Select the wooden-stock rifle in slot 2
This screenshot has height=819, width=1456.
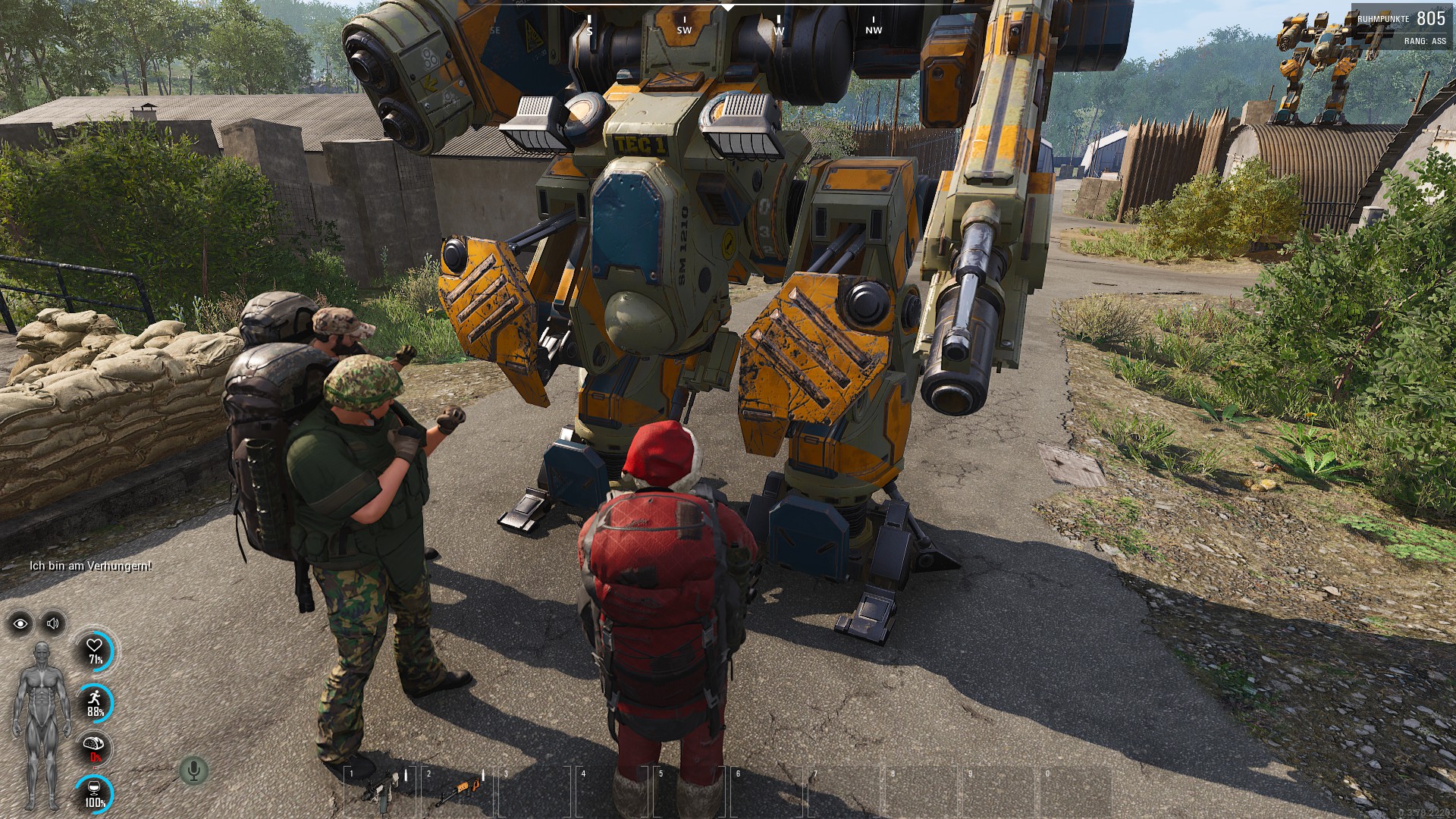click(x=457, y=790)
